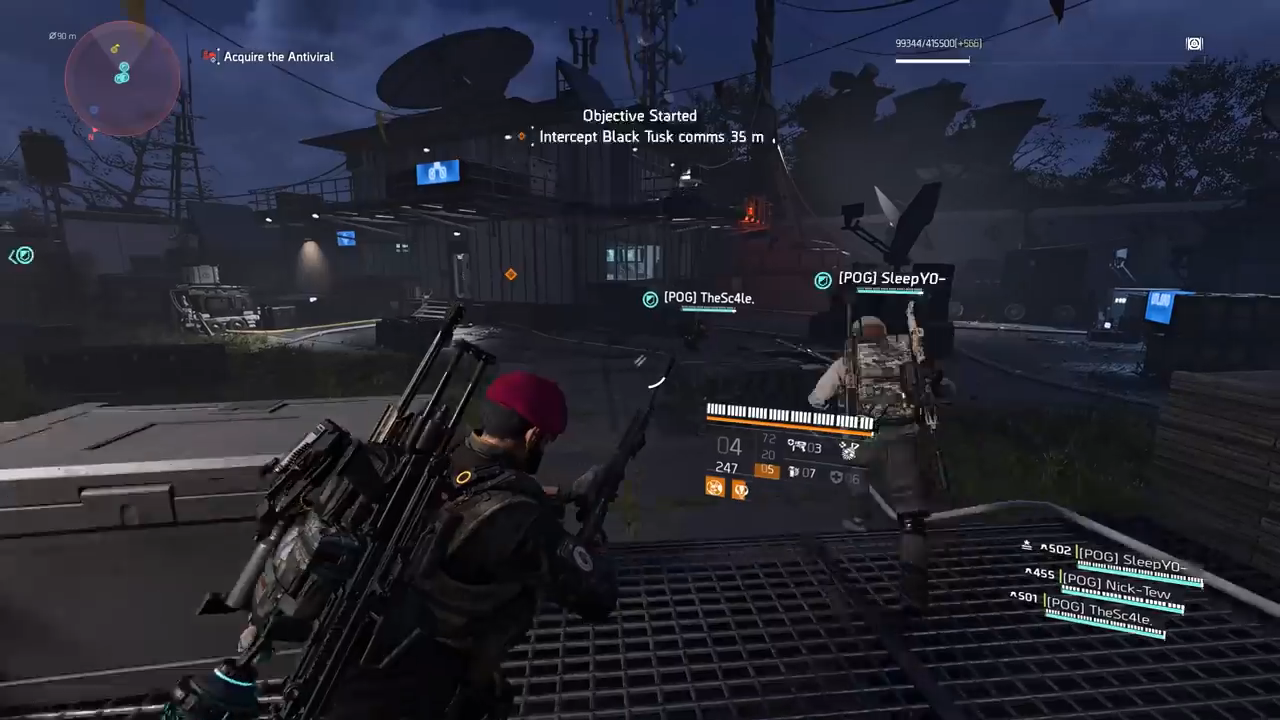Image resolution: width=1280 pixels, height=720 pixels.
Task: Activate the left orange skill icon
Action: pyautogui.click(x=715, y=487)
